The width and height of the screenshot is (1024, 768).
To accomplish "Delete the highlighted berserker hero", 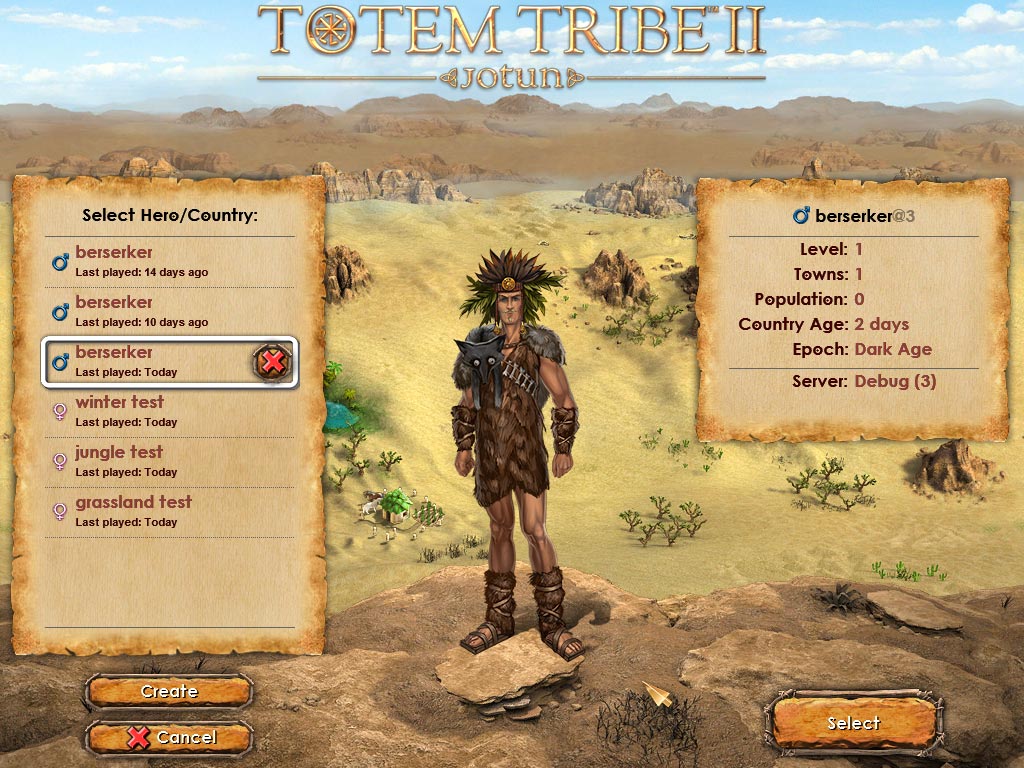I will (x=272, y=362).
